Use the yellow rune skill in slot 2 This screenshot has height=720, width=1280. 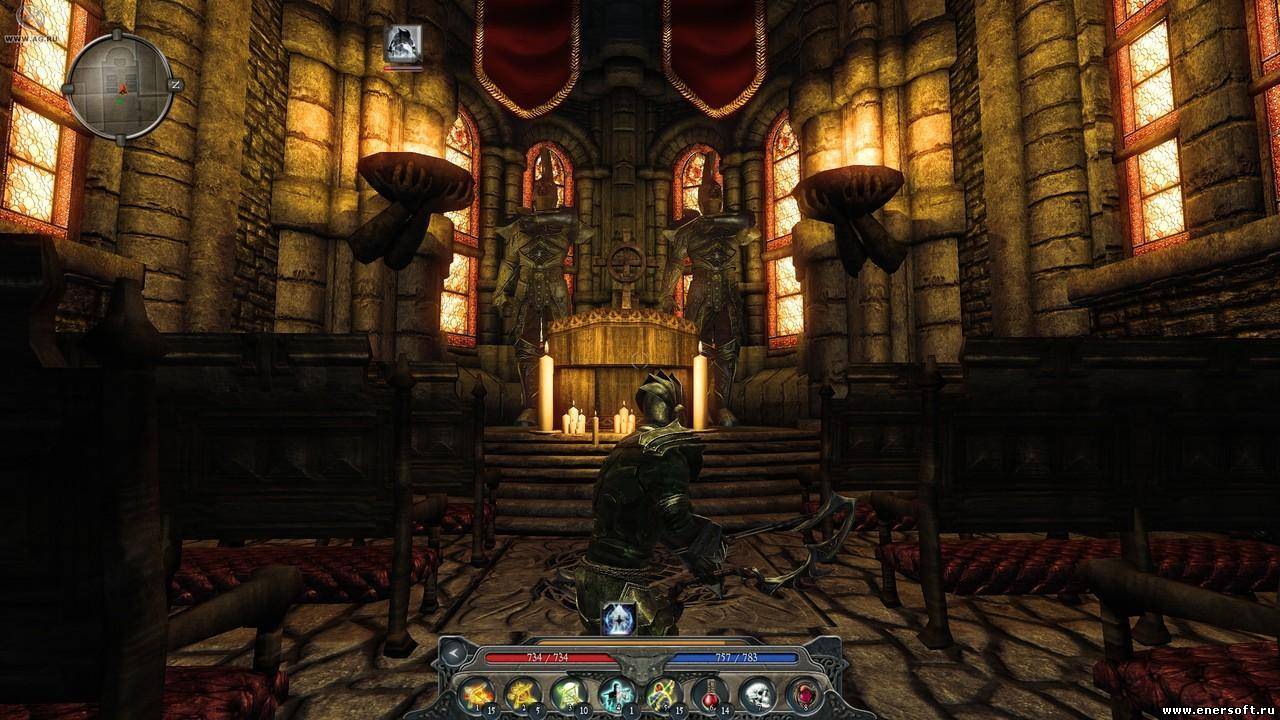(x=521, y=693)
